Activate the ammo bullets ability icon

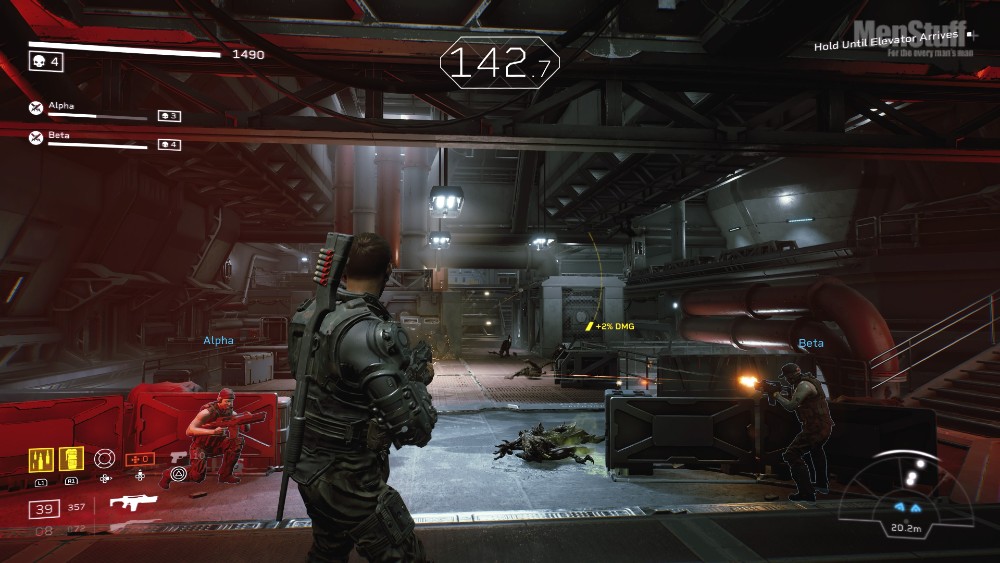[41, 459]
